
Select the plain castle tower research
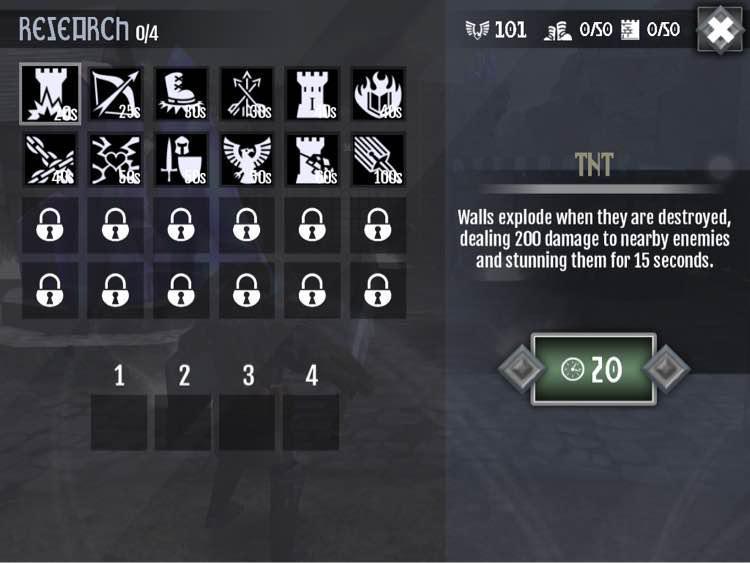[312, 94]
